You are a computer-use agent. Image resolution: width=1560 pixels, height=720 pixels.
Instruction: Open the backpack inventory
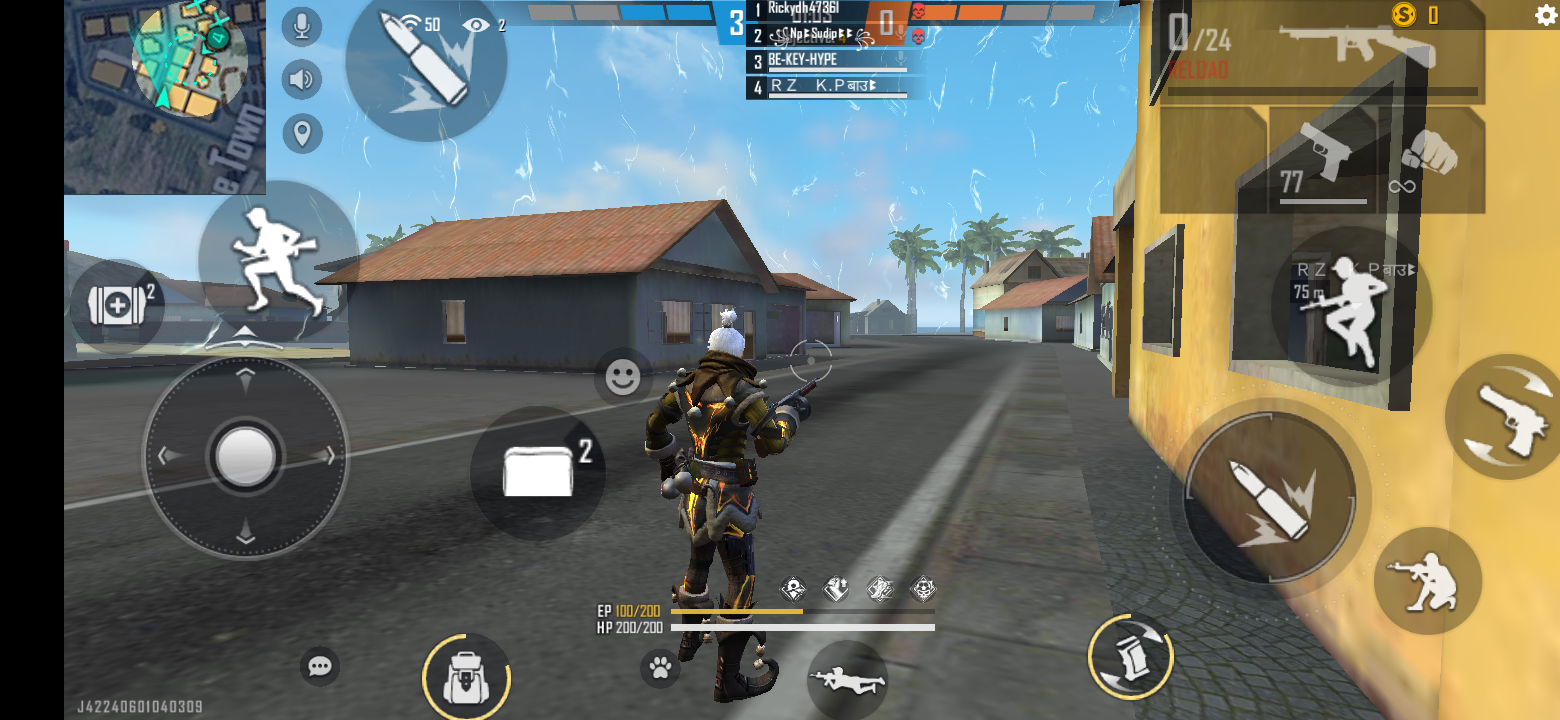point(465,677)
